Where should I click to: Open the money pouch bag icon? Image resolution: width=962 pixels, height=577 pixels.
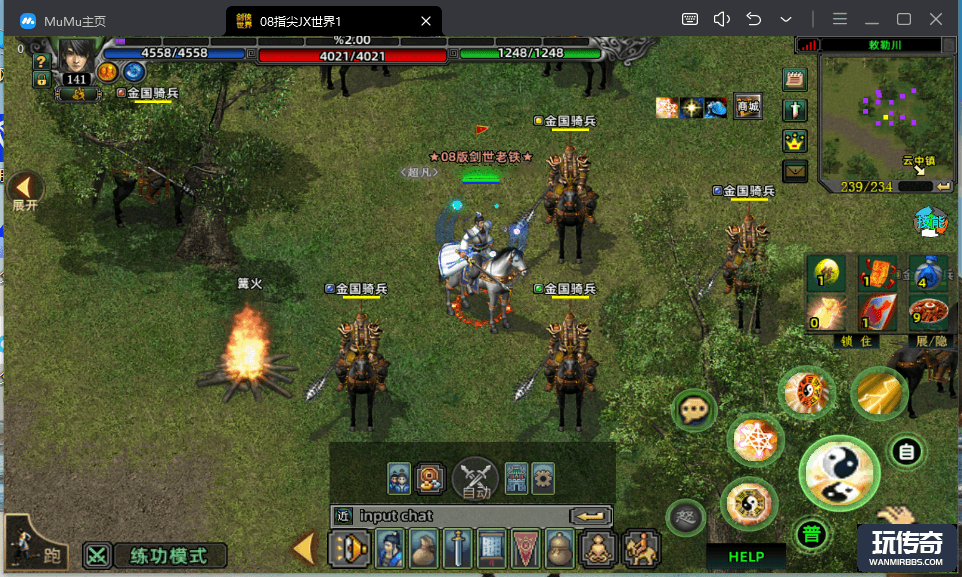(x=423, y=549)
